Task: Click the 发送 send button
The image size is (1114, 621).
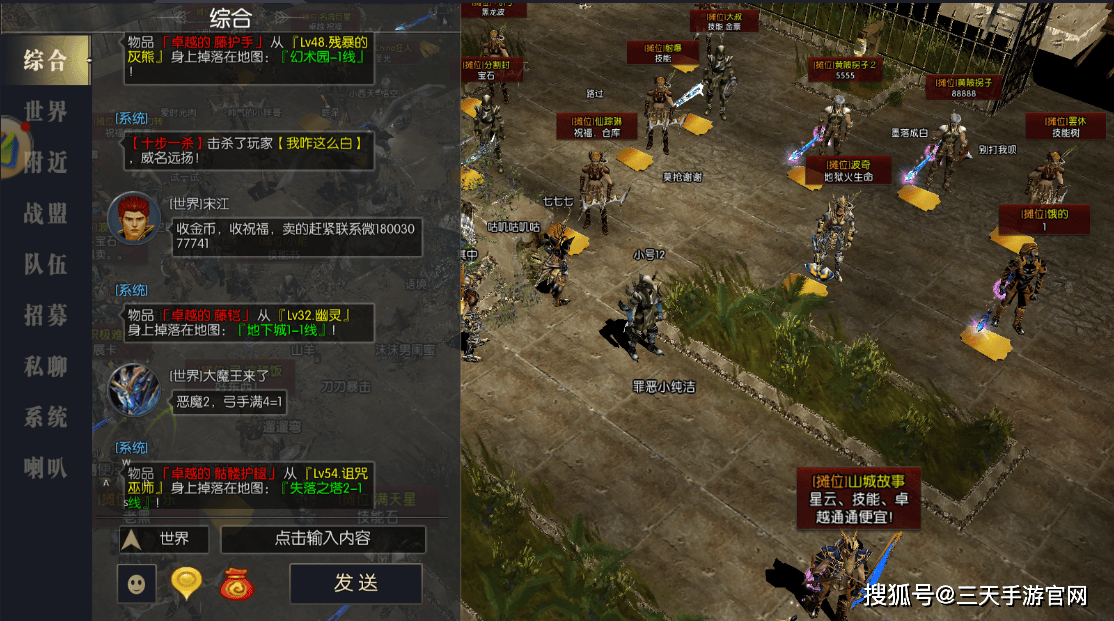Action: point(355,583)
